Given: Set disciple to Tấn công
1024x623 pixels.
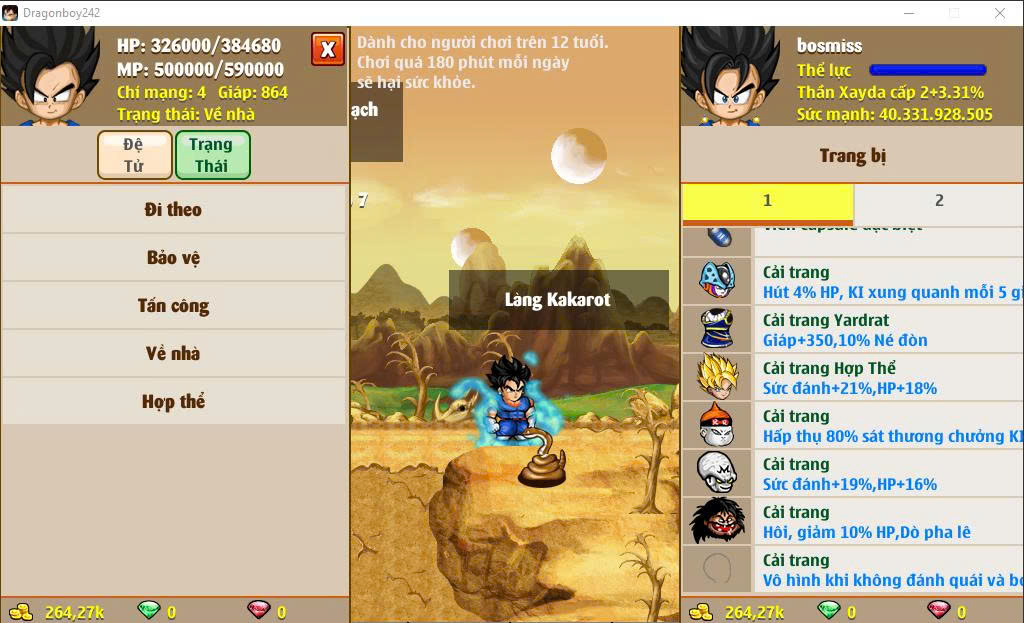Looking at the screenshot, I should [173, 306].
